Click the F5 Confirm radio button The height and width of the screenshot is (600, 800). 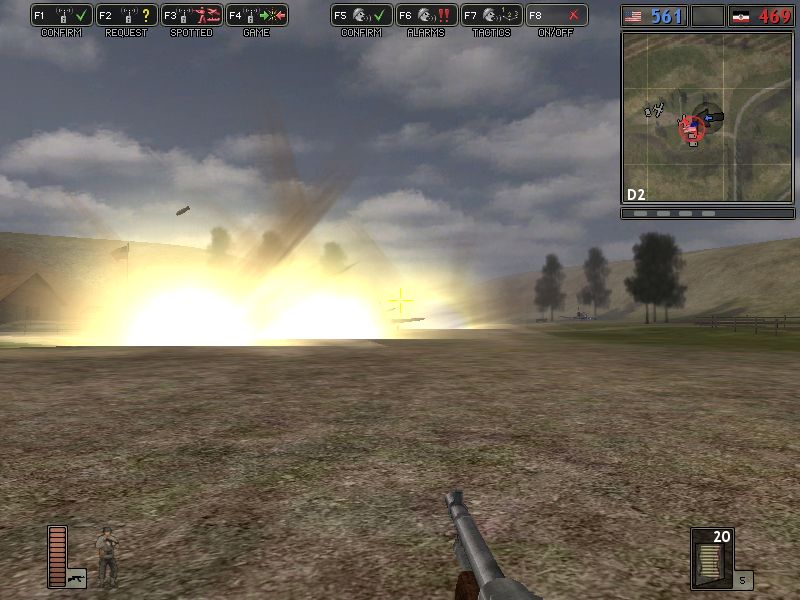361,16
